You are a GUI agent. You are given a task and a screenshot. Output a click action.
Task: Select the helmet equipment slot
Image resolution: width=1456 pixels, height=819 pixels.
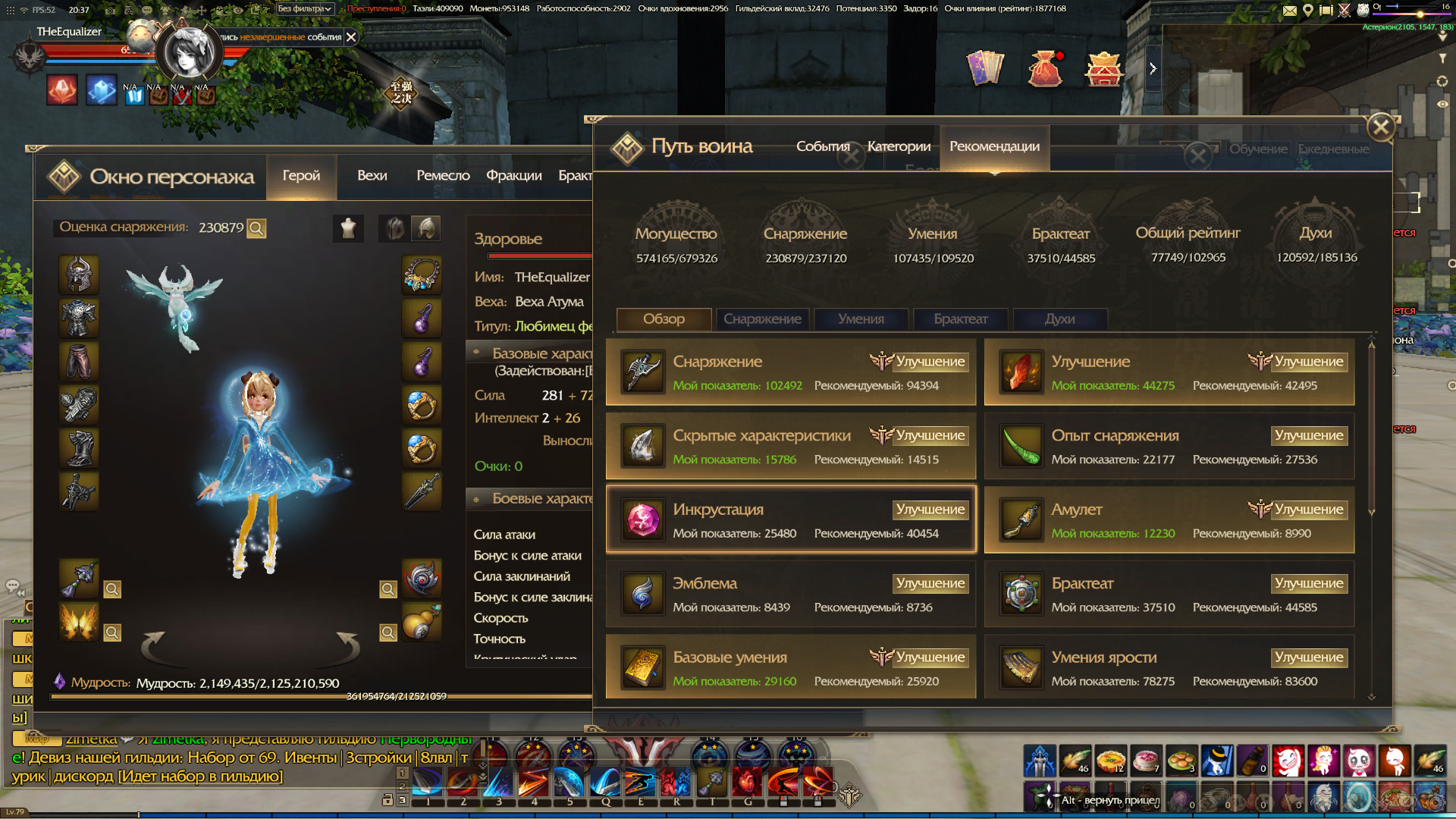click(79, 275)
